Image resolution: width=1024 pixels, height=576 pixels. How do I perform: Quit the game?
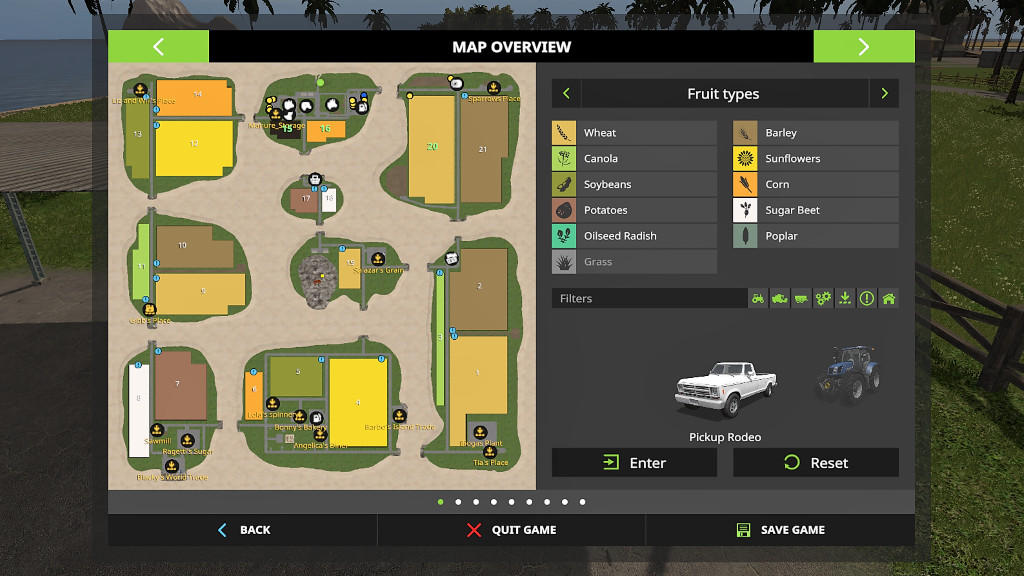511,530
